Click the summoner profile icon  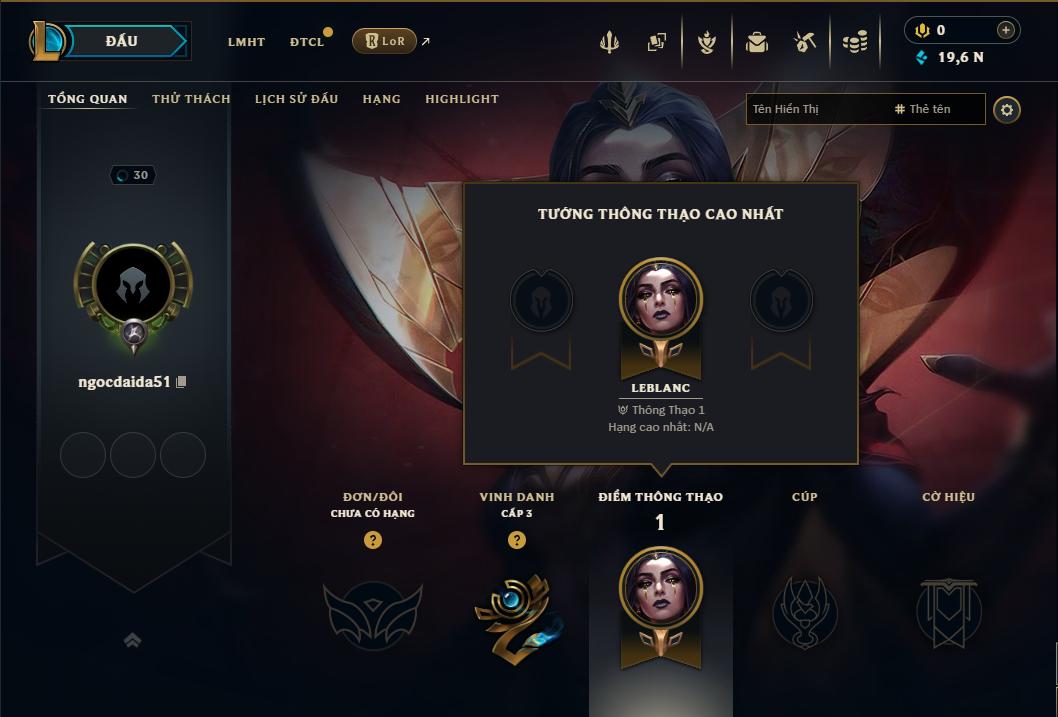coord(133,288)
